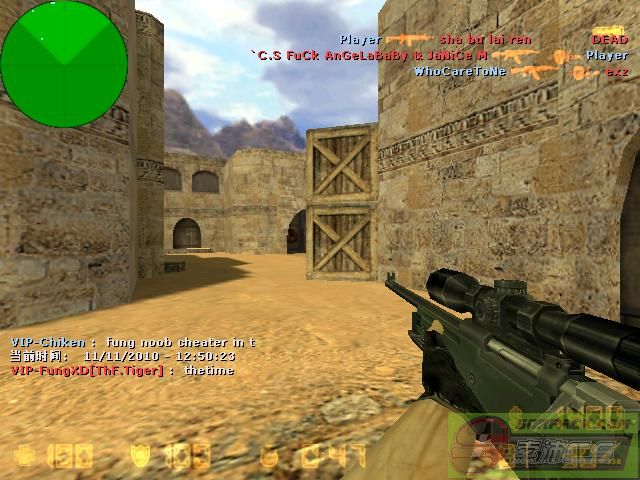Click the armor shield icon
Viewport: 640px width, 480px height.
[x=140, y=456]
